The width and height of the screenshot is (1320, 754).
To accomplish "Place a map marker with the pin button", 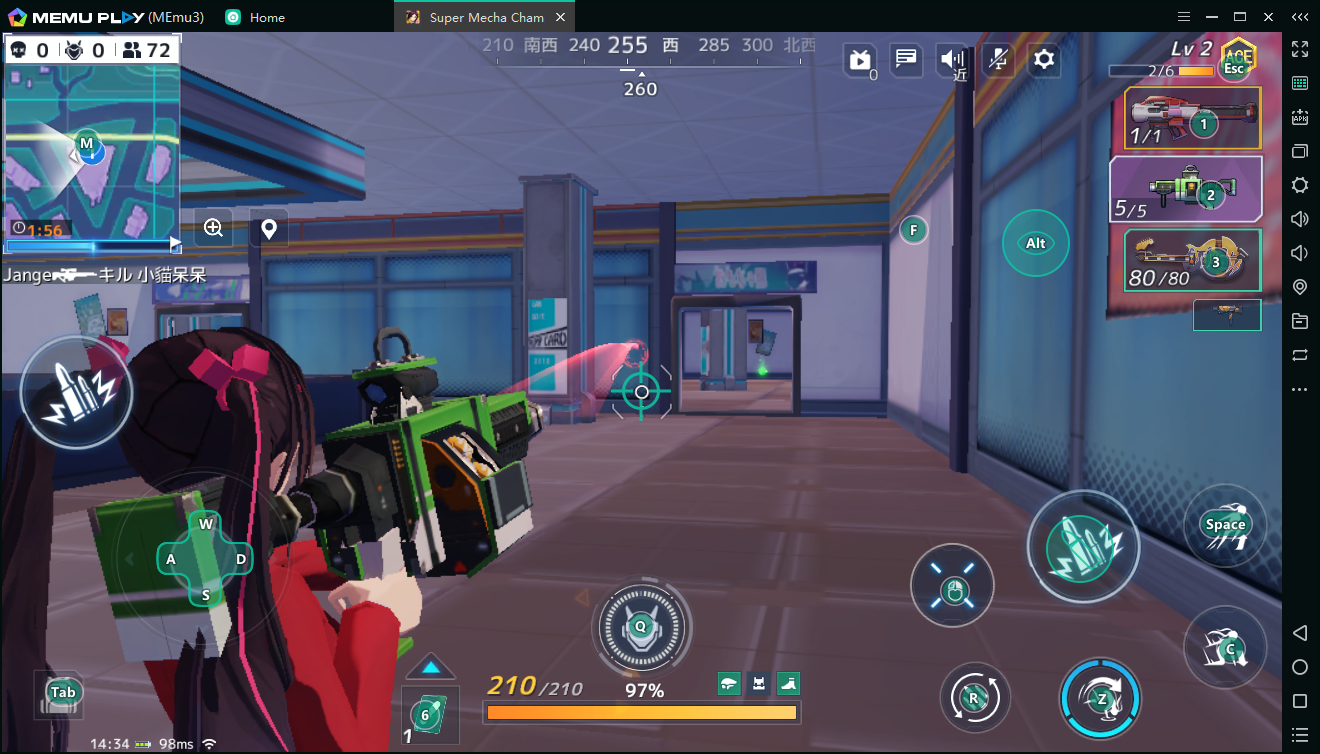I will pyautogui.click(x=268, y=229).
